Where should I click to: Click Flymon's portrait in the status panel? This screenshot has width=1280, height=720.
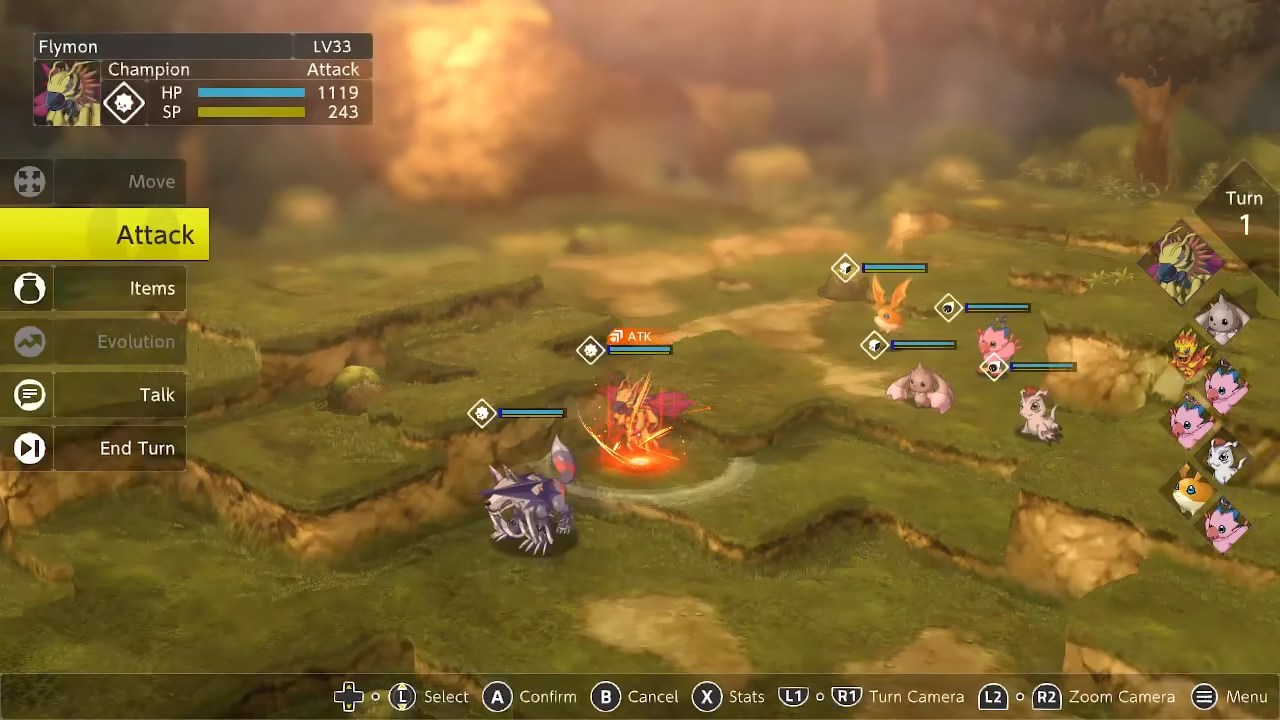click(x=68, y=93)
